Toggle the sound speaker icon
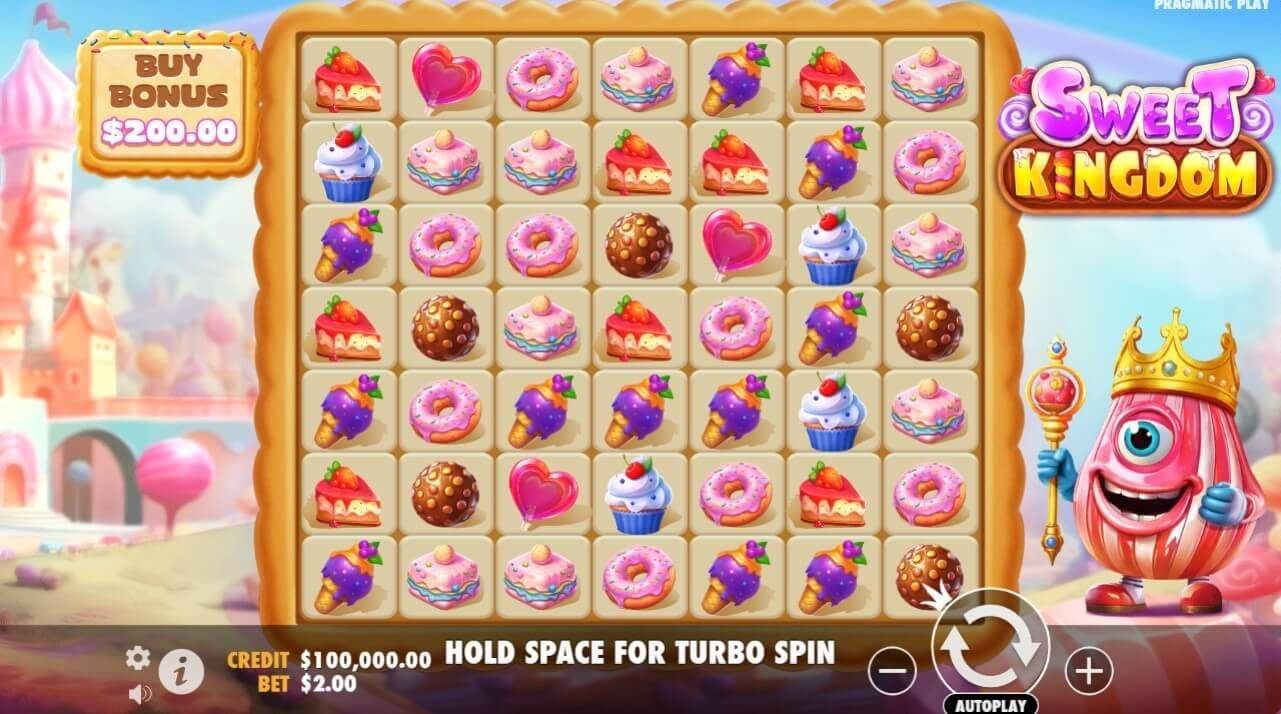Viewport: 1281px width, 714px height. (139, 693)
